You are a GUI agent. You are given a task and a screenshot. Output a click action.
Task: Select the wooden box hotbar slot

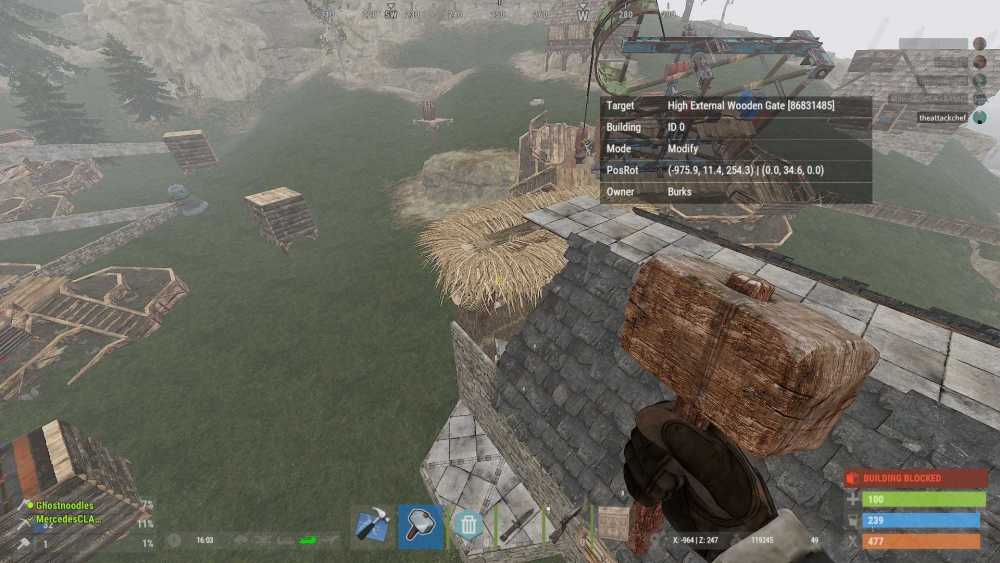(614, 522)
